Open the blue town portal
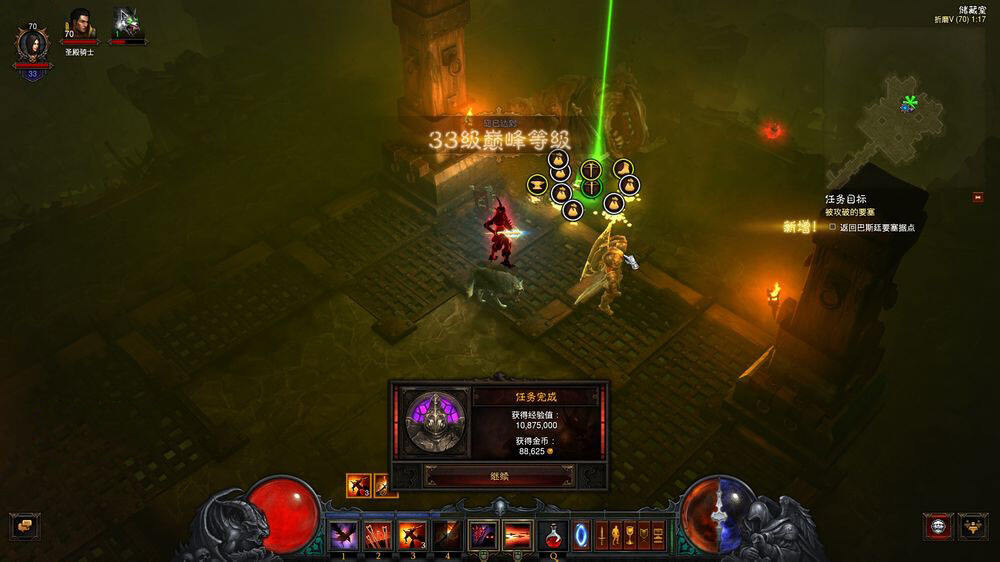The width and height of the screenshot is (1000, 562). pos(581,535)
